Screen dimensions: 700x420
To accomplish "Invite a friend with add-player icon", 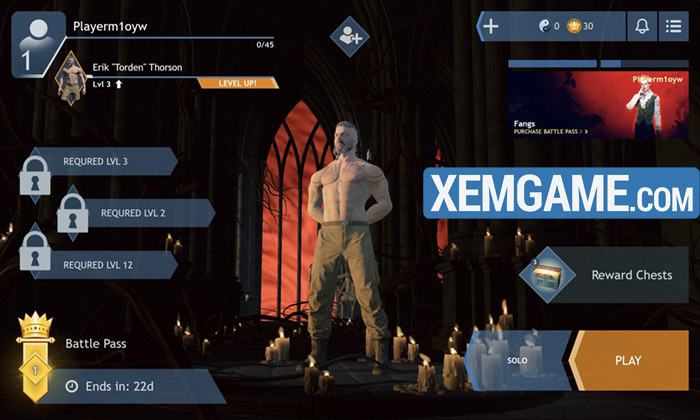I will (x=350, y=37).
